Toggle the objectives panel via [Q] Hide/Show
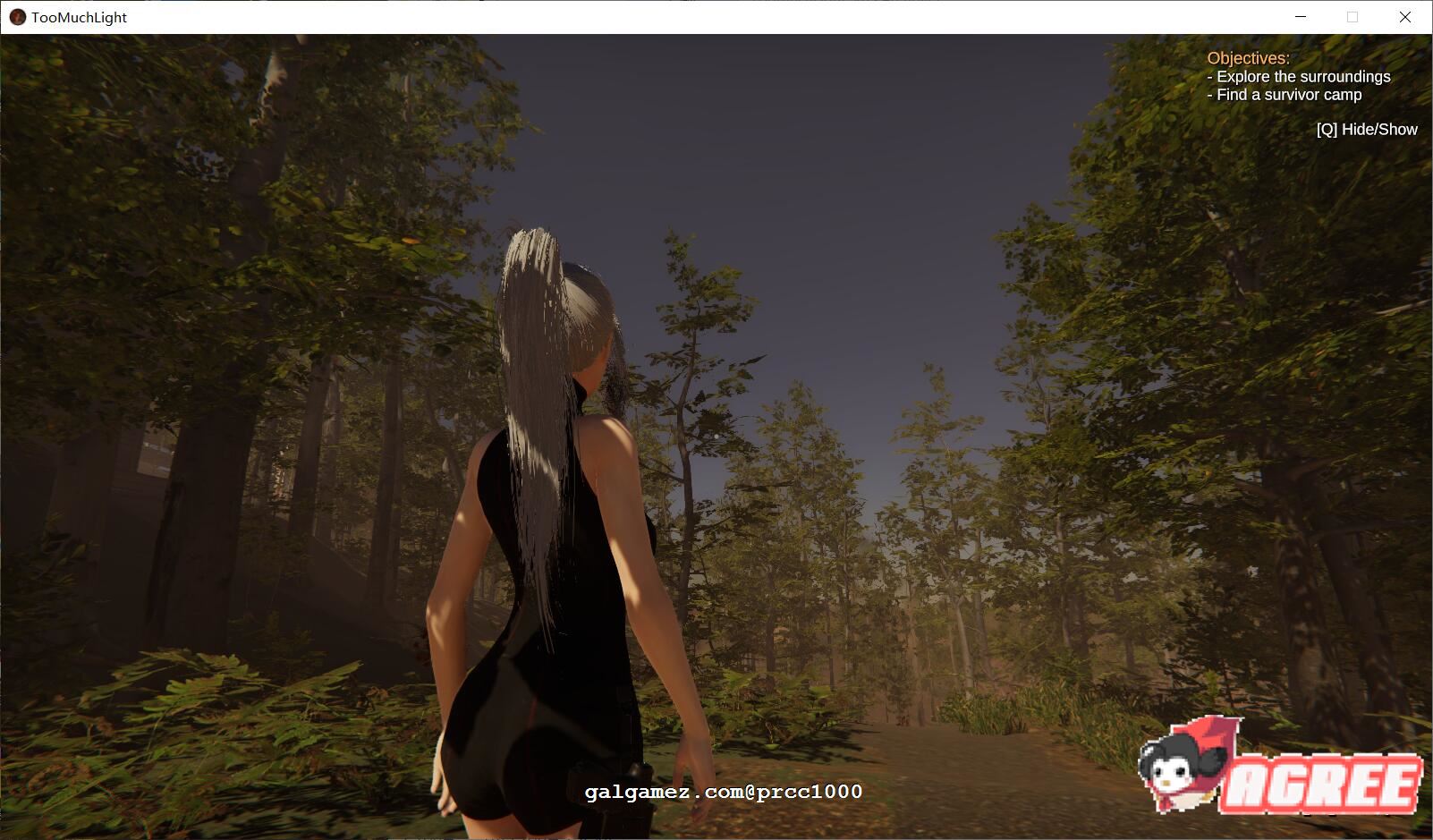 pos(1366,129)
